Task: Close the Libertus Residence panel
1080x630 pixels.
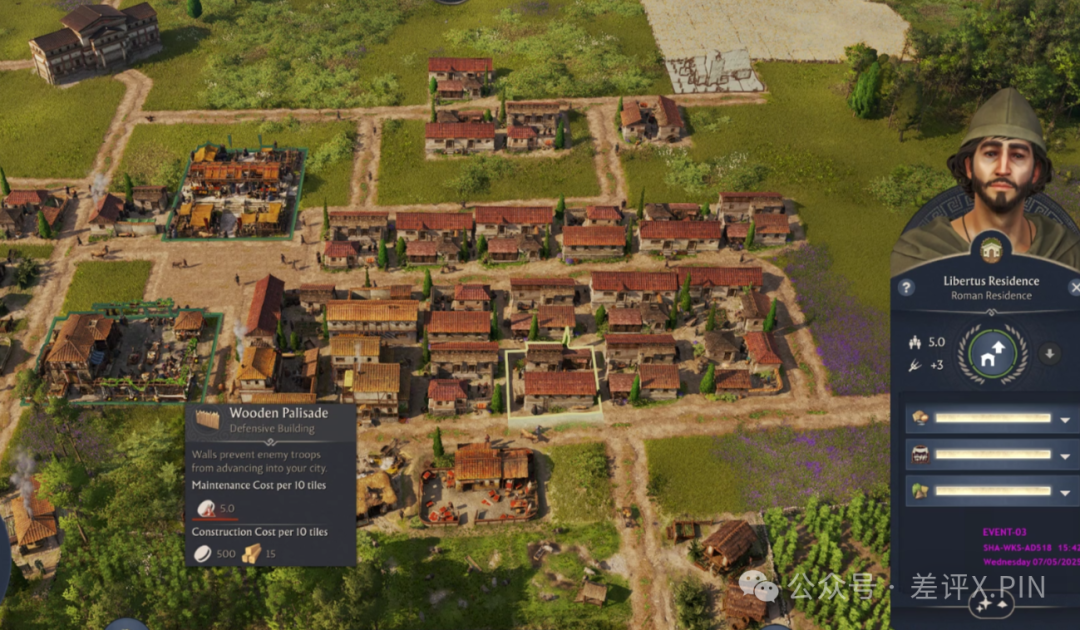Action: (x=1073, y=288)
